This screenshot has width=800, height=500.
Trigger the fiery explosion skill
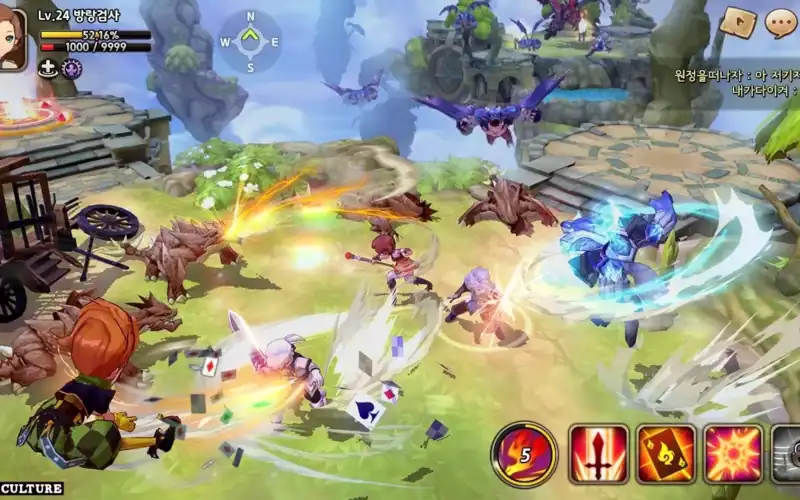733,455
